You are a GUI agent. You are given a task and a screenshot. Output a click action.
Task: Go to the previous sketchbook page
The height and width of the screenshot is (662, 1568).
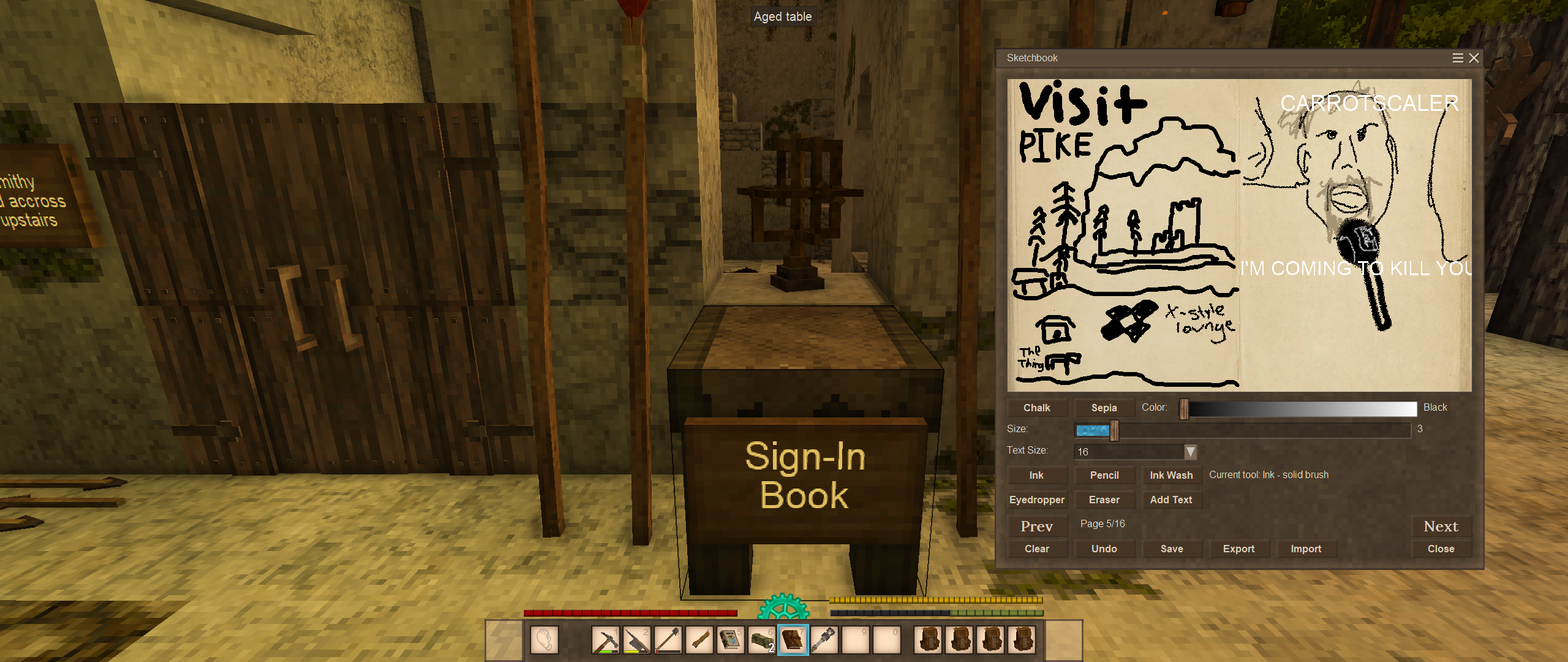[1036, 526]
